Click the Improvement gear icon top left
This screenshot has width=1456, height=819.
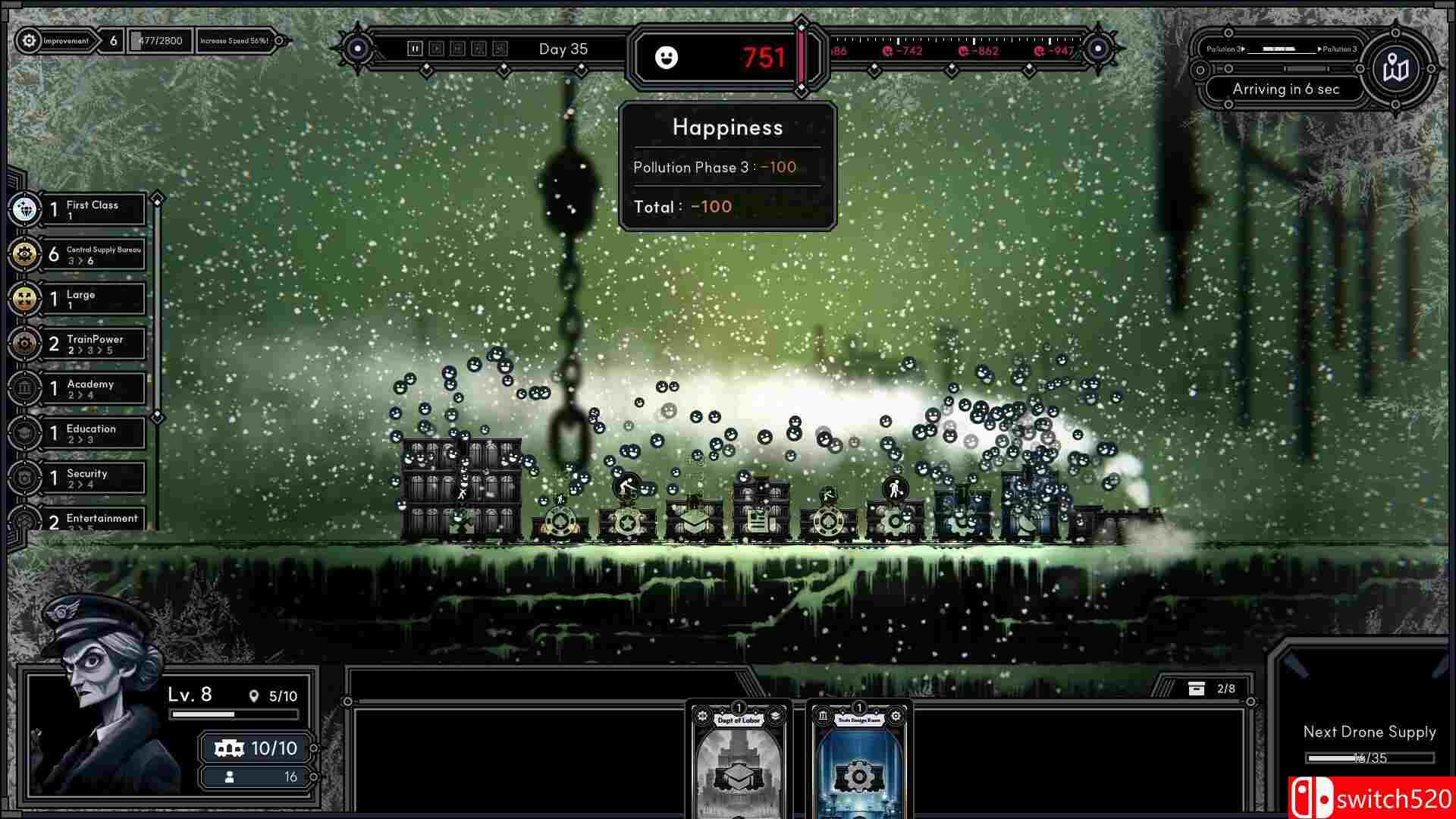29,41
